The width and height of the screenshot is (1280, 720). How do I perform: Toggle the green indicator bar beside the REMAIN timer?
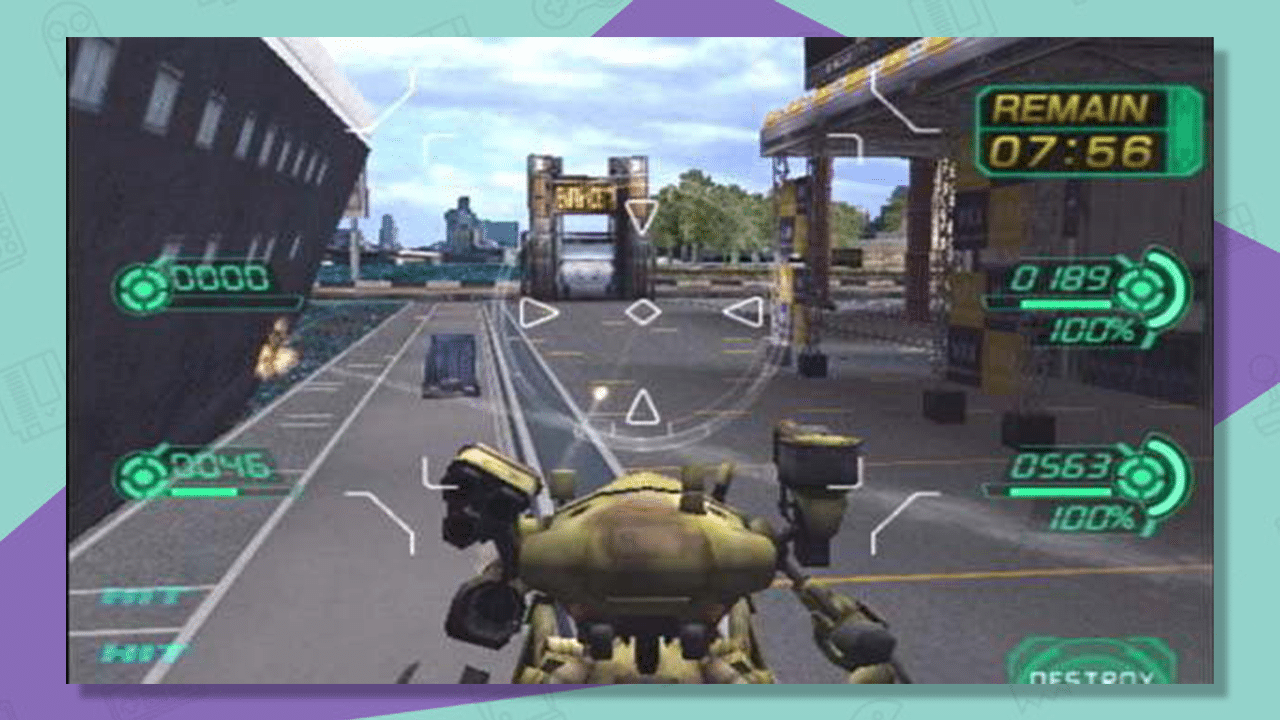(x=1186, y=128)
